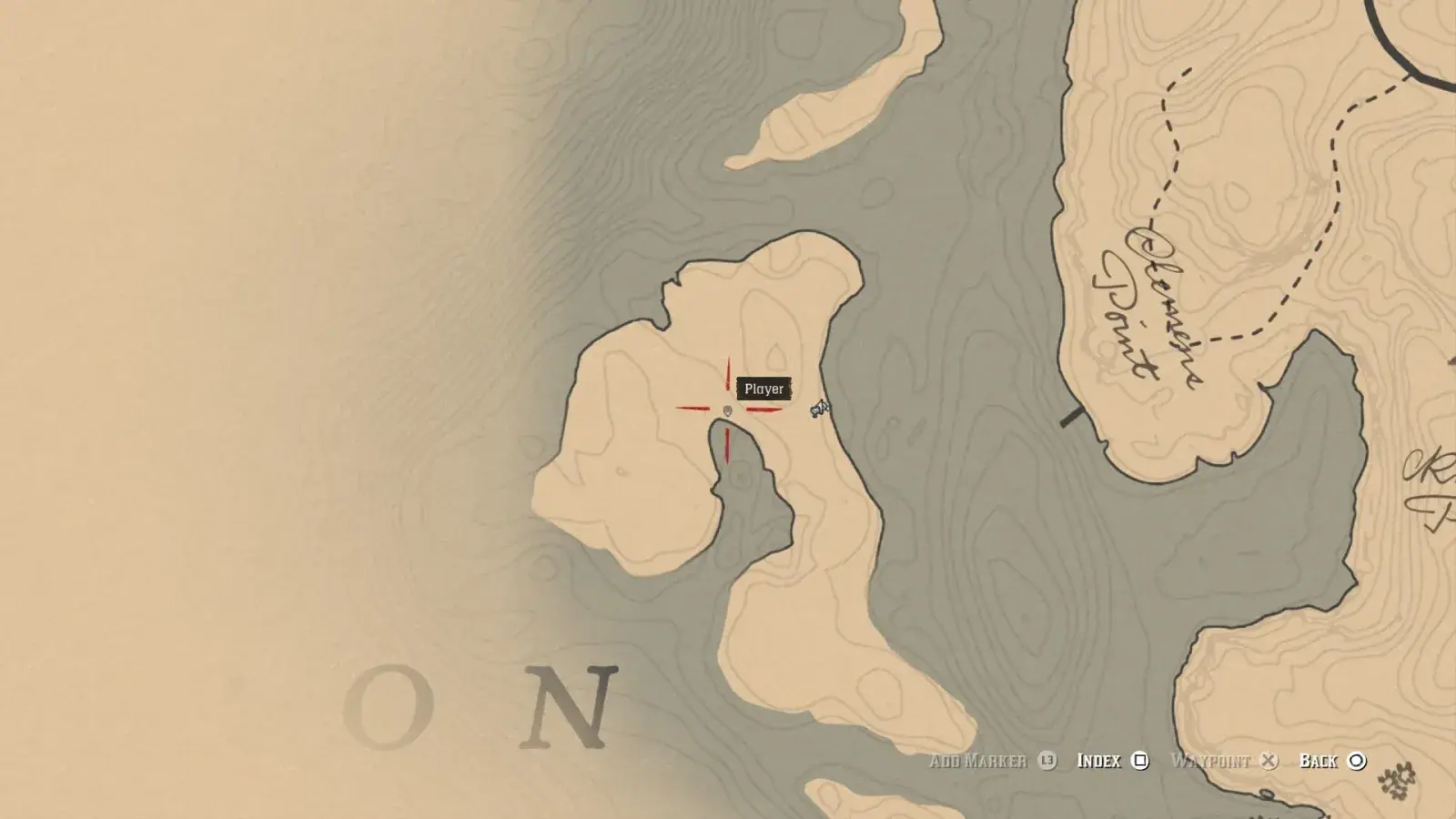1456x819 pixels.
Task: Select the Add Marker option
Action: click(x=992, y=761)
